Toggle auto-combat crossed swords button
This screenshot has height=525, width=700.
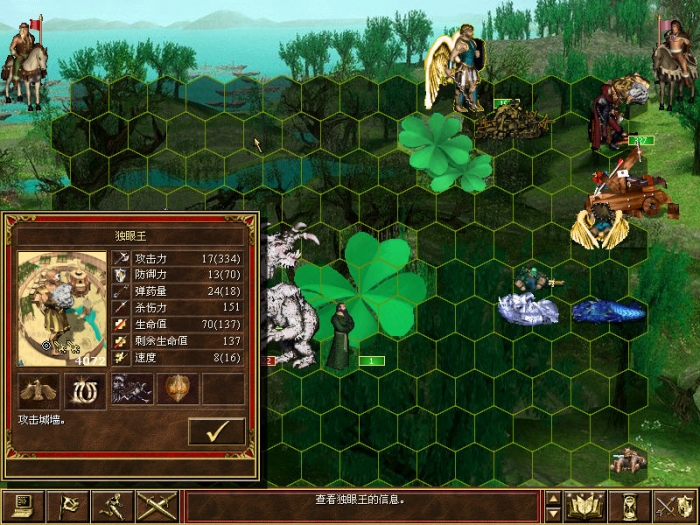tap(158, 507)
